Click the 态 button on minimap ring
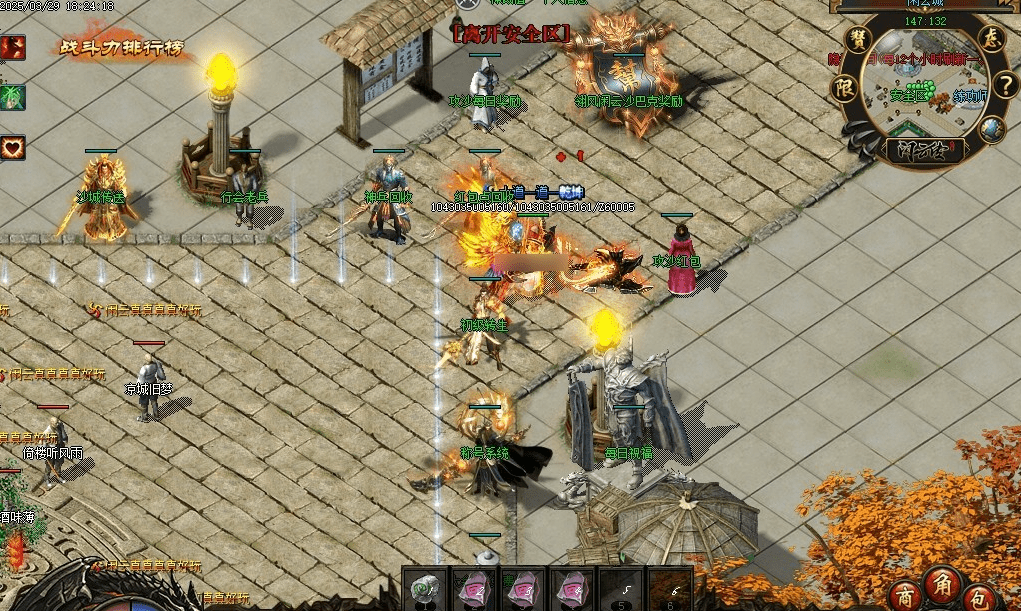The image size is (1021, 611). point(991,40)
